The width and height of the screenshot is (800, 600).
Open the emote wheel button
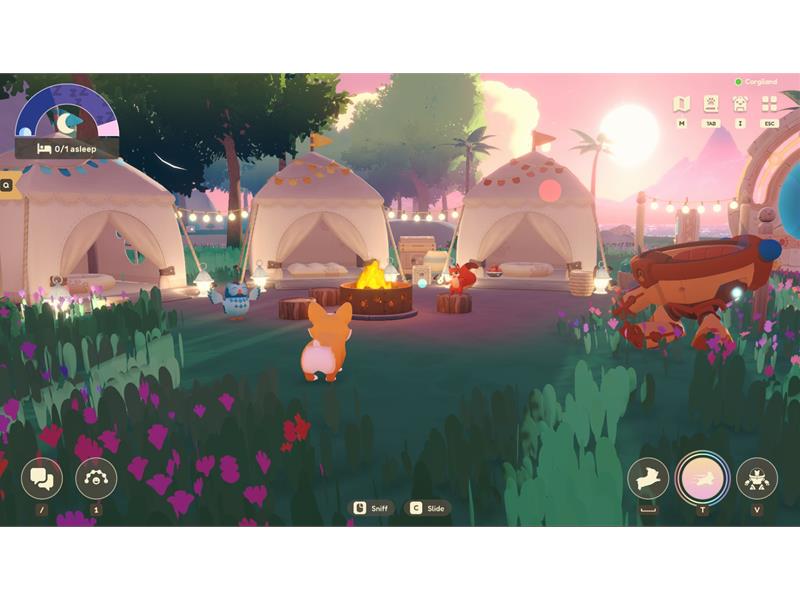click(x=96, y=478)
